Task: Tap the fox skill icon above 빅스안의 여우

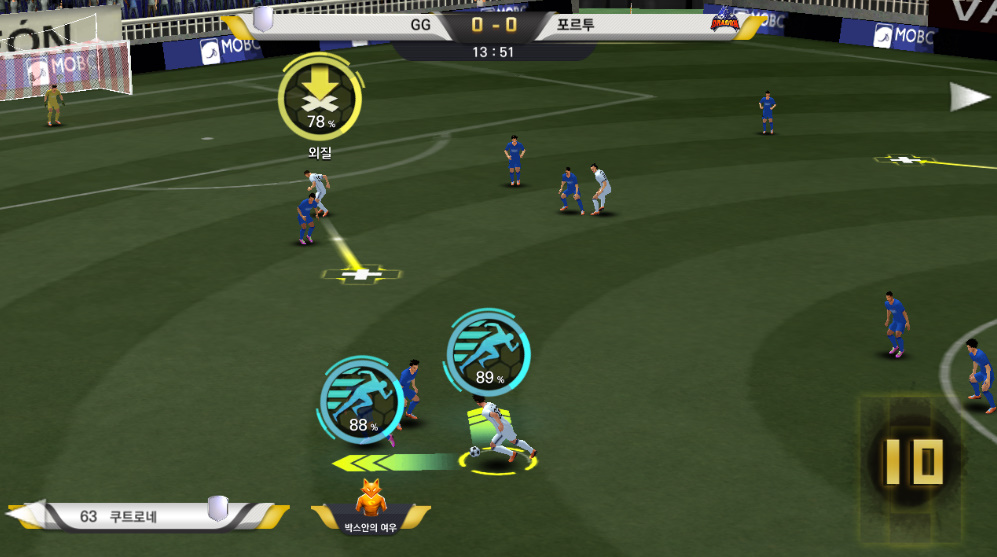Action: point(370,498)
